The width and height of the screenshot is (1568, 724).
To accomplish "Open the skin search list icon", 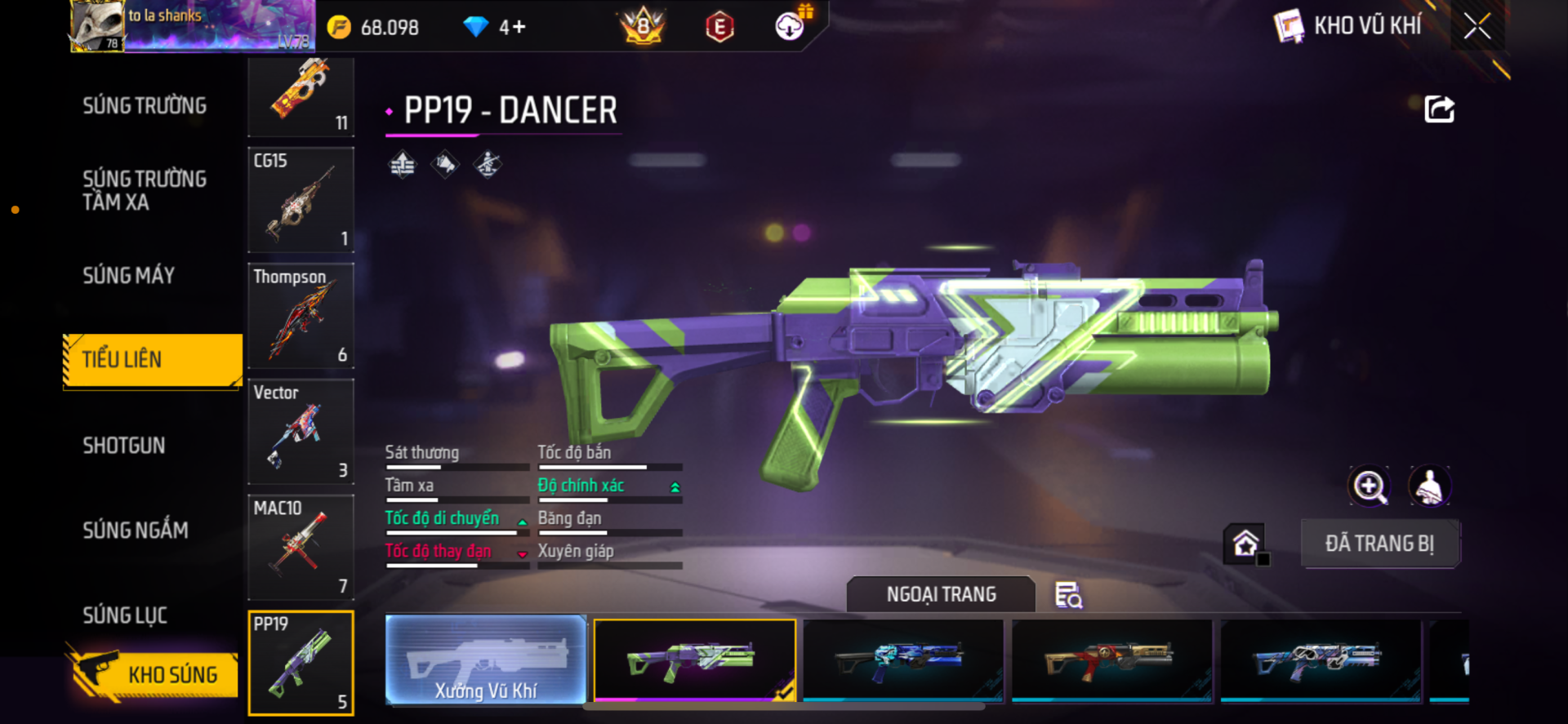I will pyautogui.click(x=1068, y=595).
